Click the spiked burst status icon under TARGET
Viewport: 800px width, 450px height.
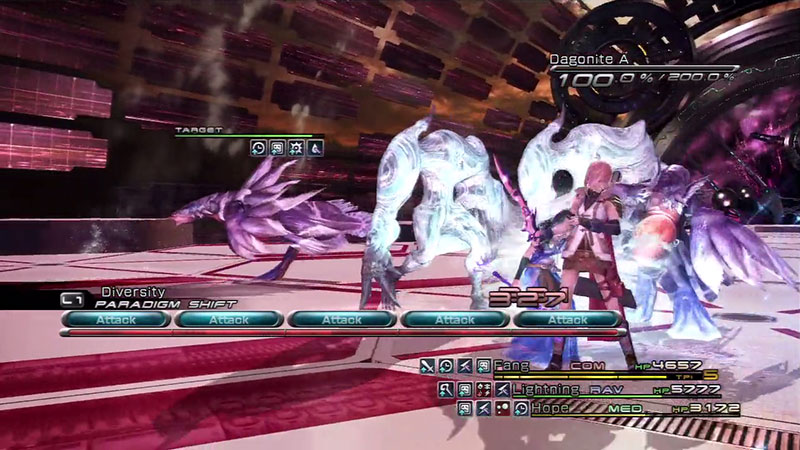(296, 148)
